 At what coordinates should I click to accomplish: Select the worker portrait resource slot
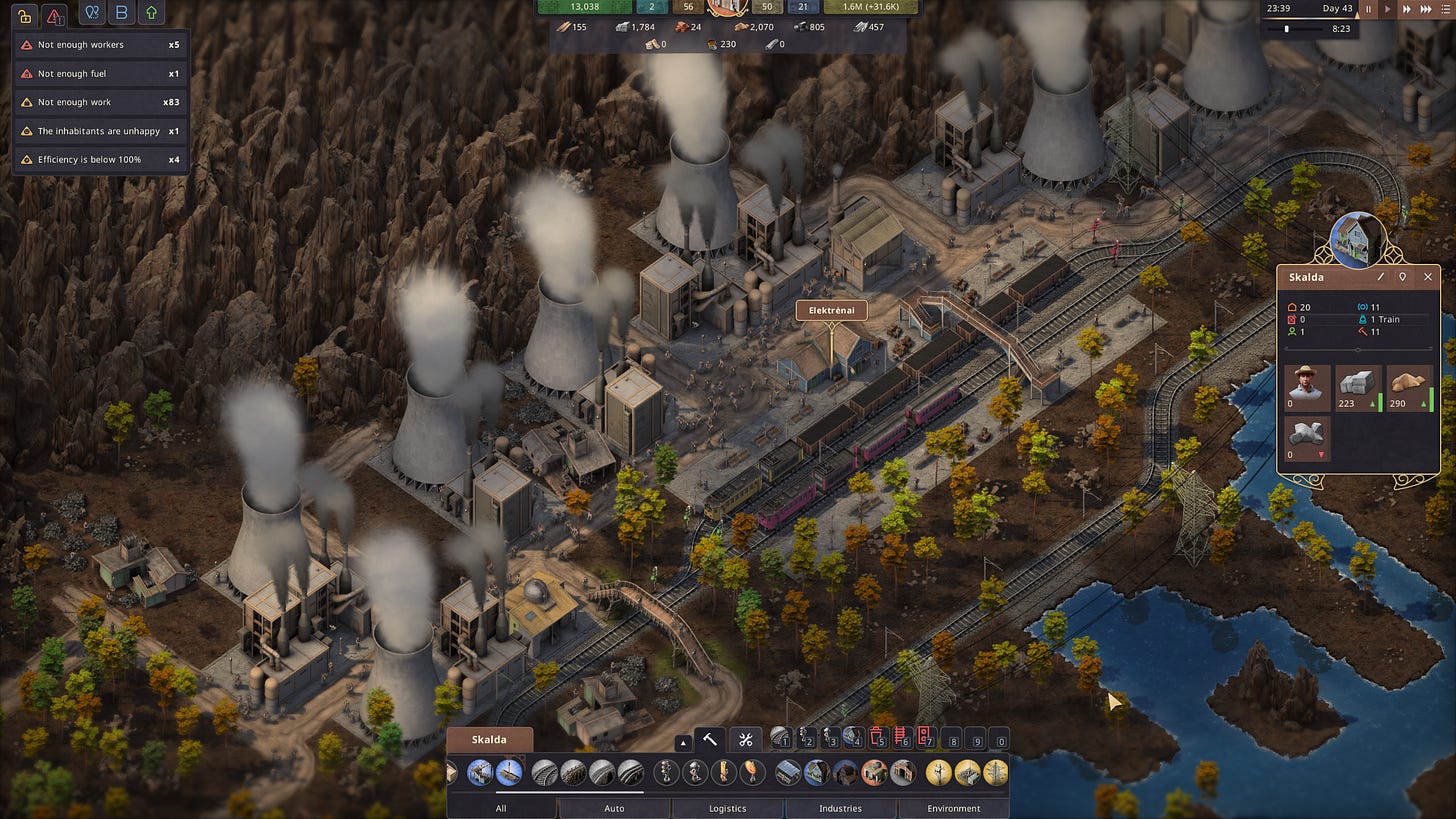coord(1307,388)
